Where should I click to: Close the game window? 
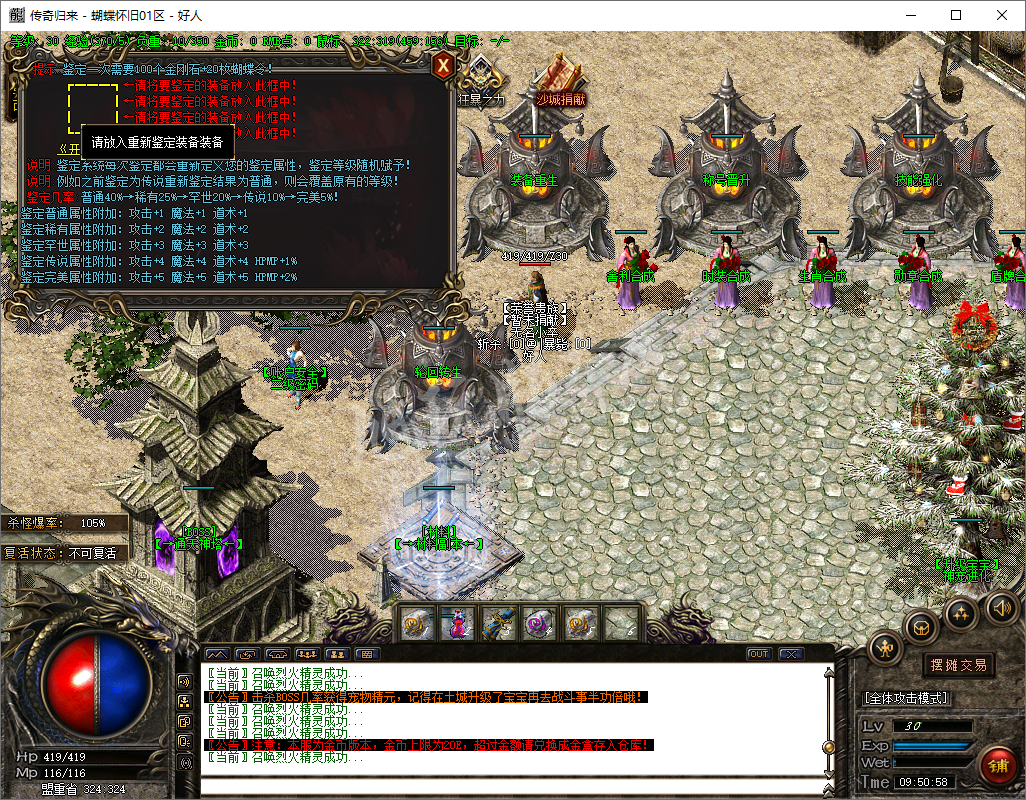(x=1001, y=15)
